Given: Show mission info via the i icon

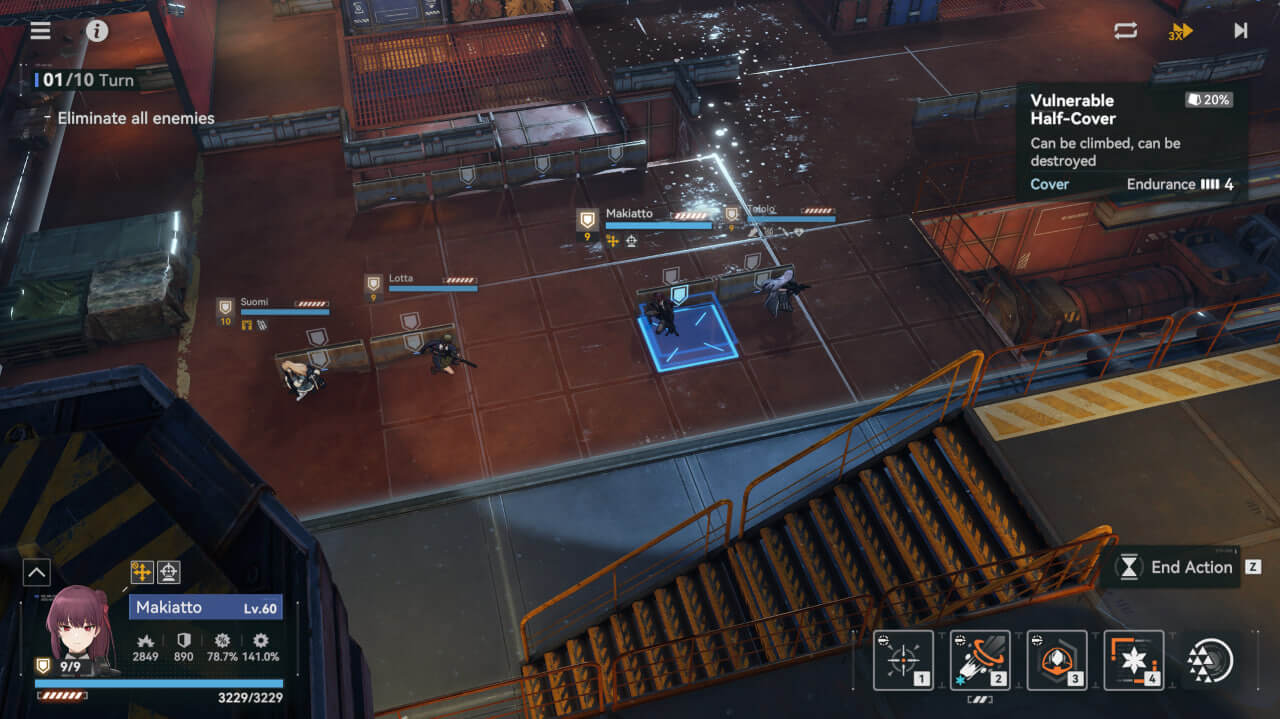Looking at the screenshot, I should (97, 30).
